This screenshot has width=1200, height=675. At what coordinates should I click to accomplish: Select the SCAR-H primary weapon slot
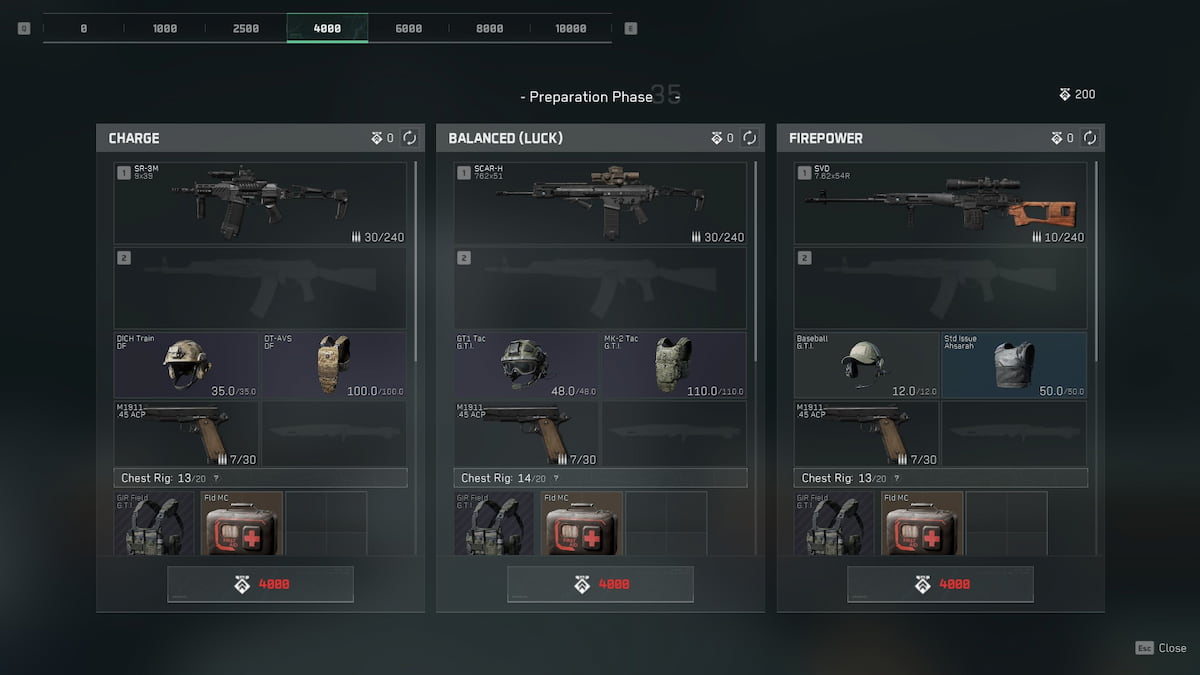click(x=600, y=203)
